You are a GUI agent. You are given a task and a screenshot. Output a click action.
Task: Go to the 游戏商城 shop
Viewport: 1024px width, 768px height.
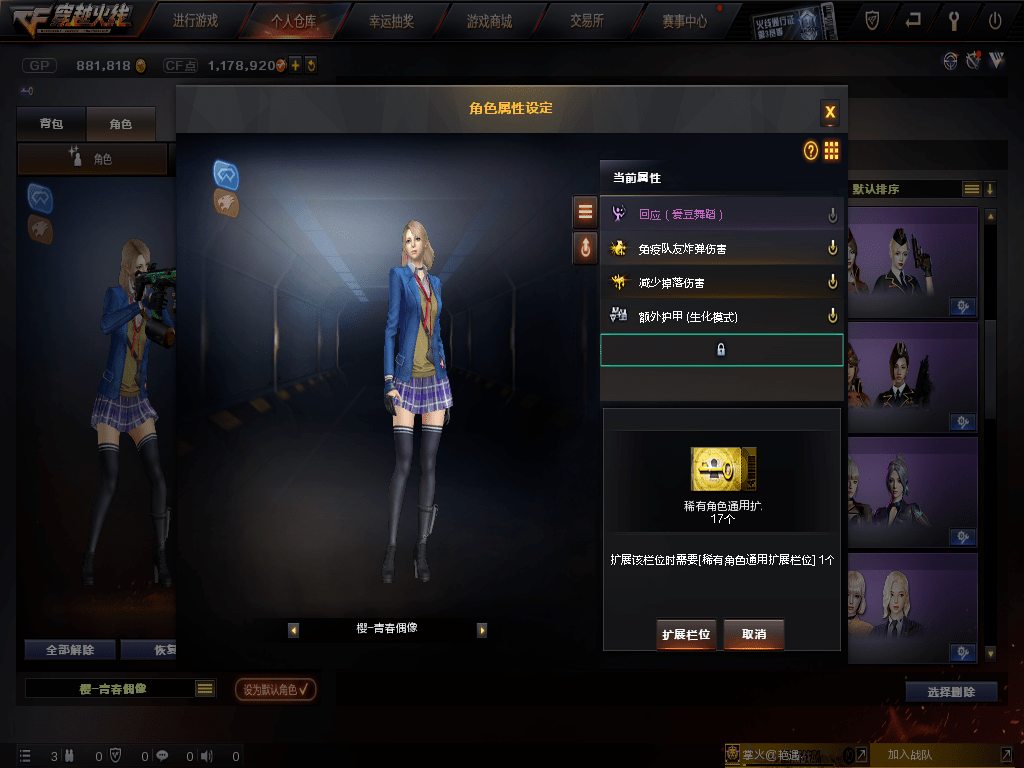[489, 20]
